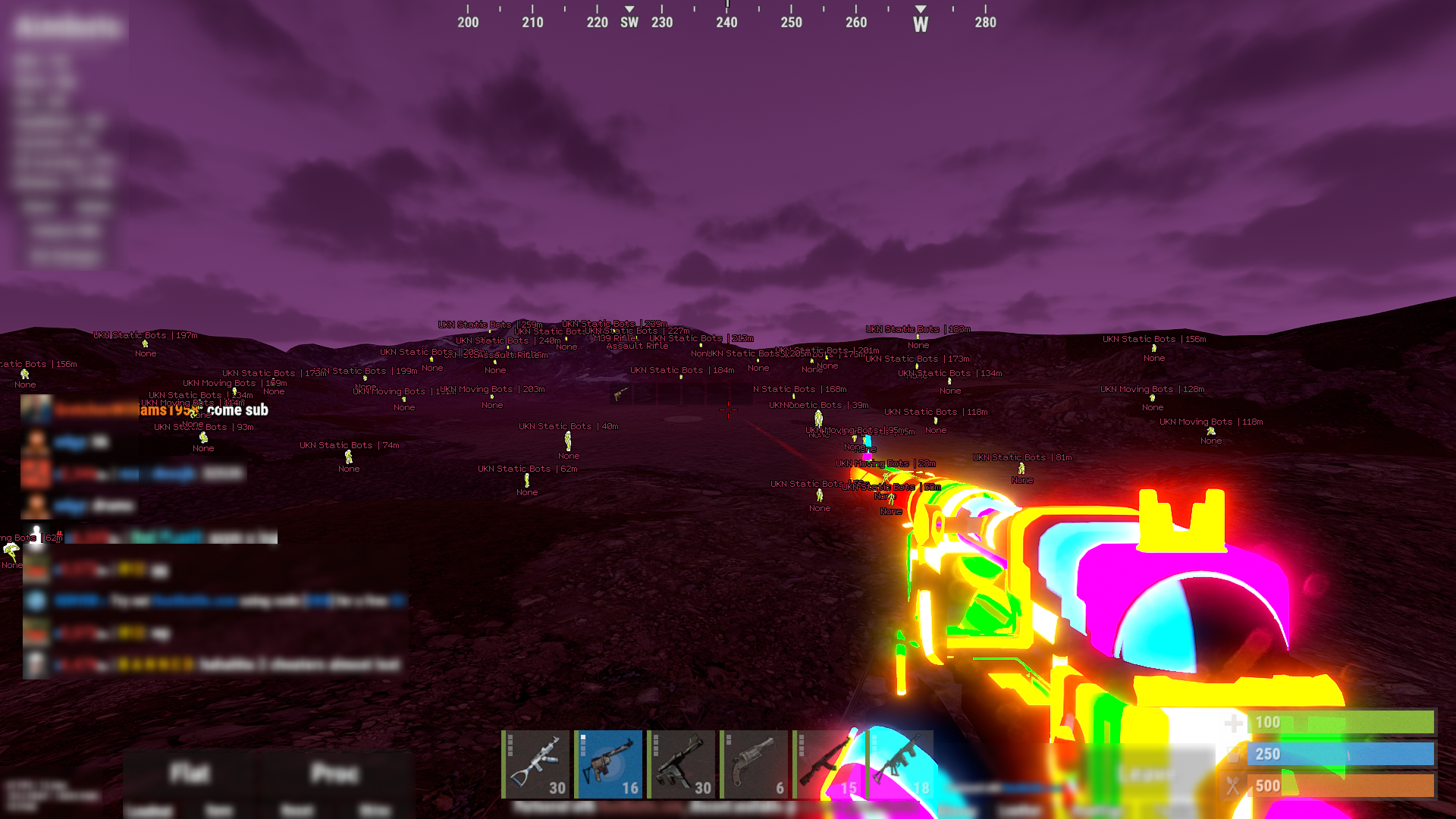The width and height of the screenshot is (1456, 819).
Task: Select the SMG showing 30 ammo in the hotbar
Action: coord(682,764)
